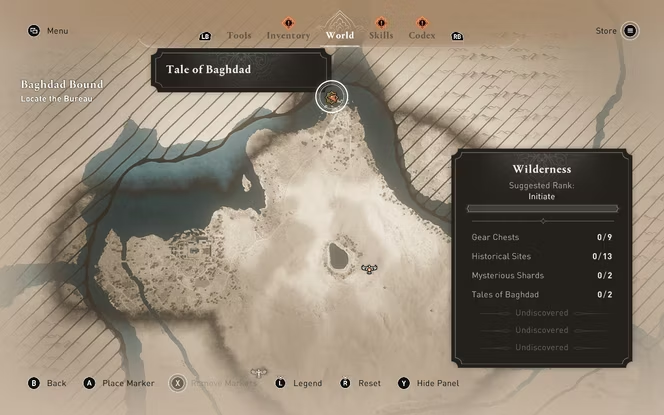This screenshot has height=415, width=664.
Task: Click the winged eagle marker on the map
Action: tap(369, 268)
